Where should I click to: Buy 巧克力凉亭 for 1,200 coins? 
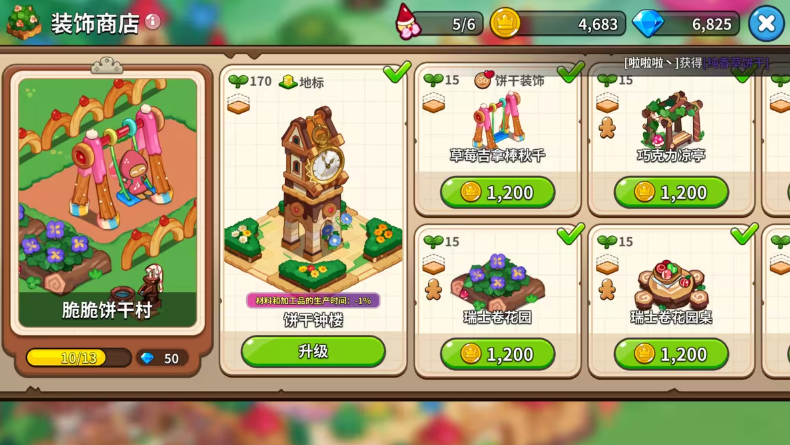pyautogui.click(x=671, y=192)
